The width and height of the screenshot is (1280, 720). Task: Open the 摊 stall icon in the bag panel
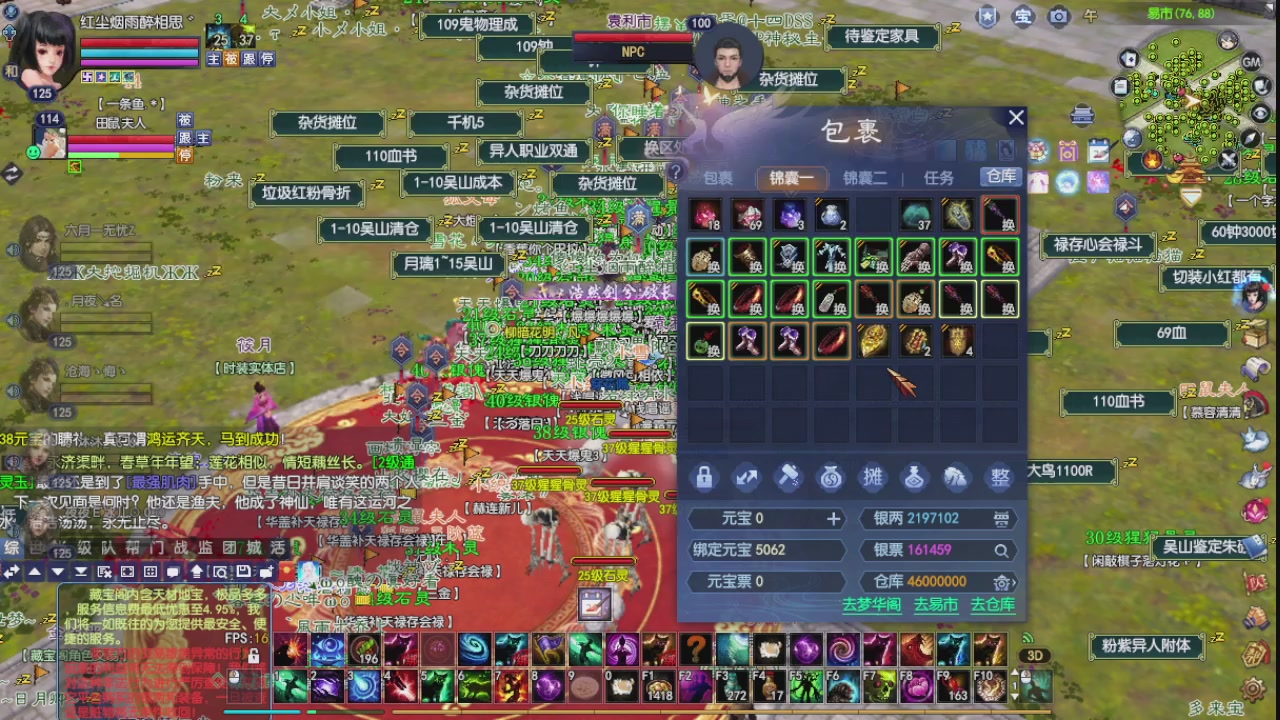tap(873, 477)
